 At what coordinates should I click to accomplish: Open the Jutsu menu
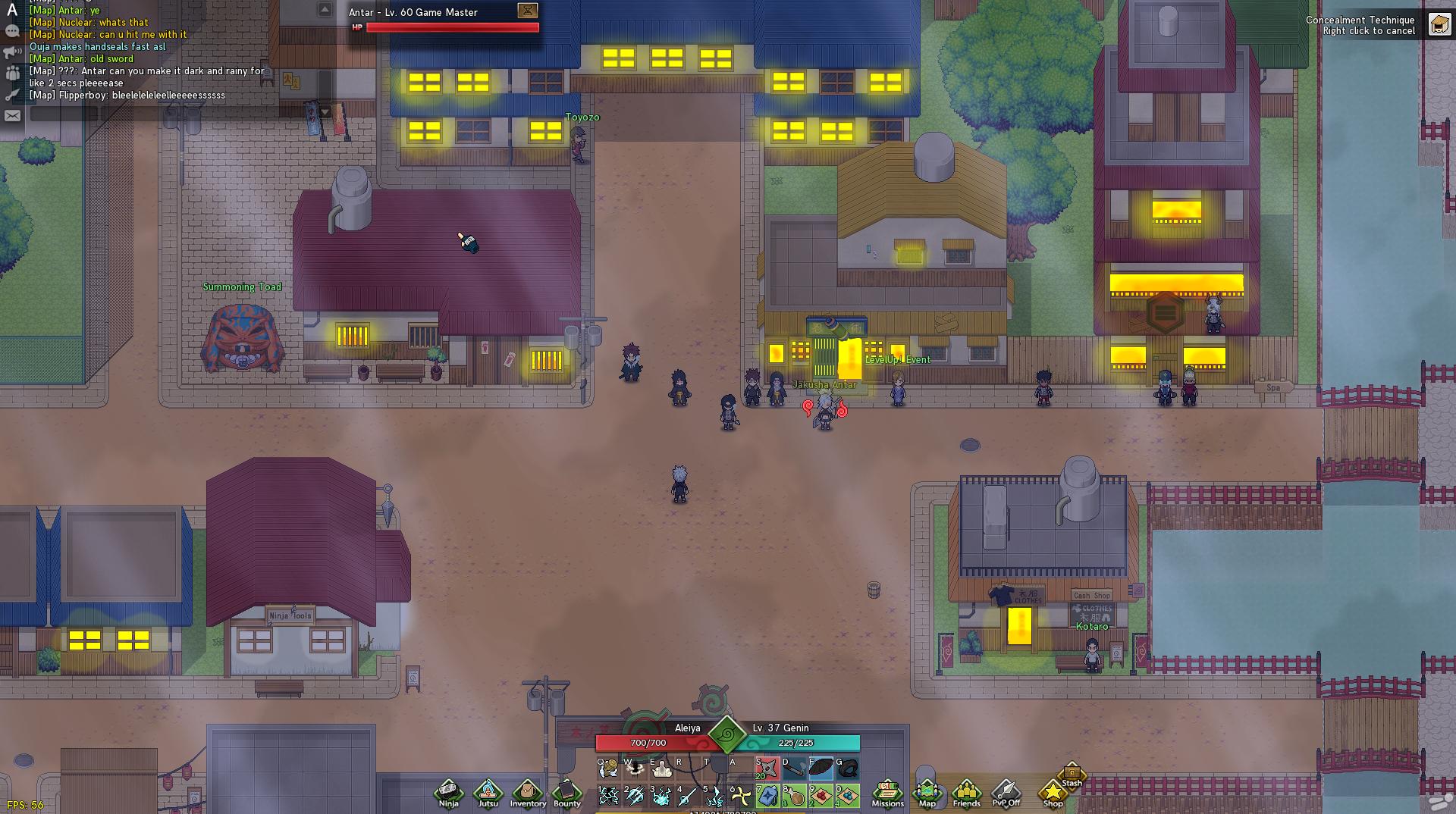tap(488, 793)
